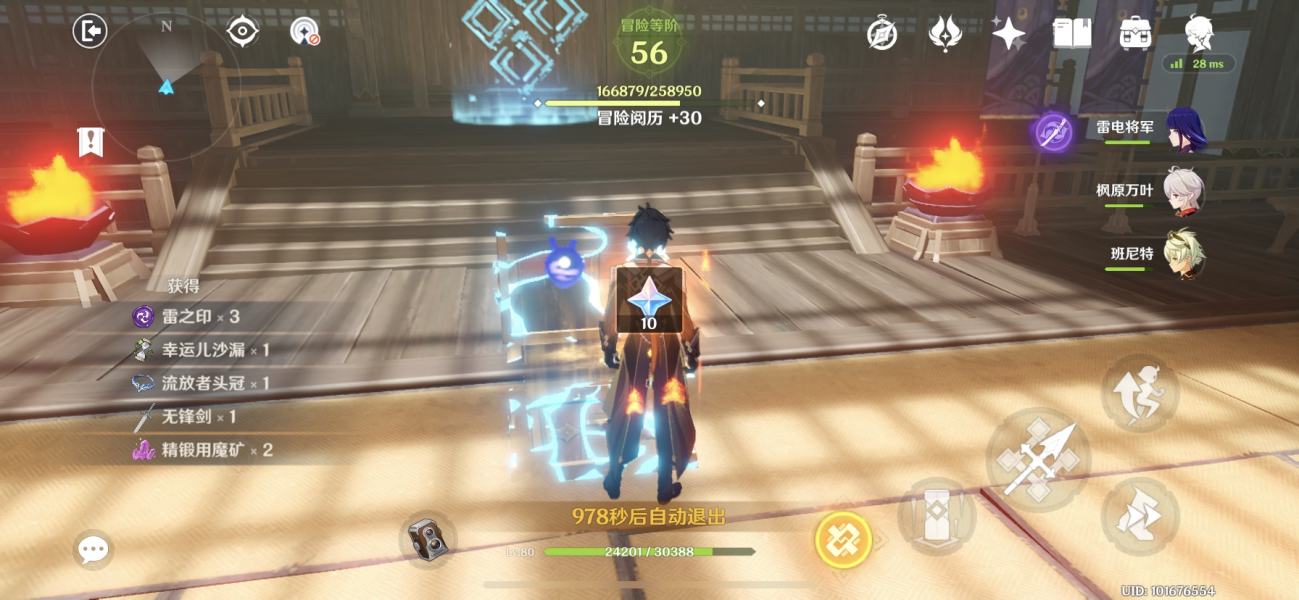Use the camera gadget icon
Screen dimensions: 1299x600
pyautogui.click(x=428, y=541)
